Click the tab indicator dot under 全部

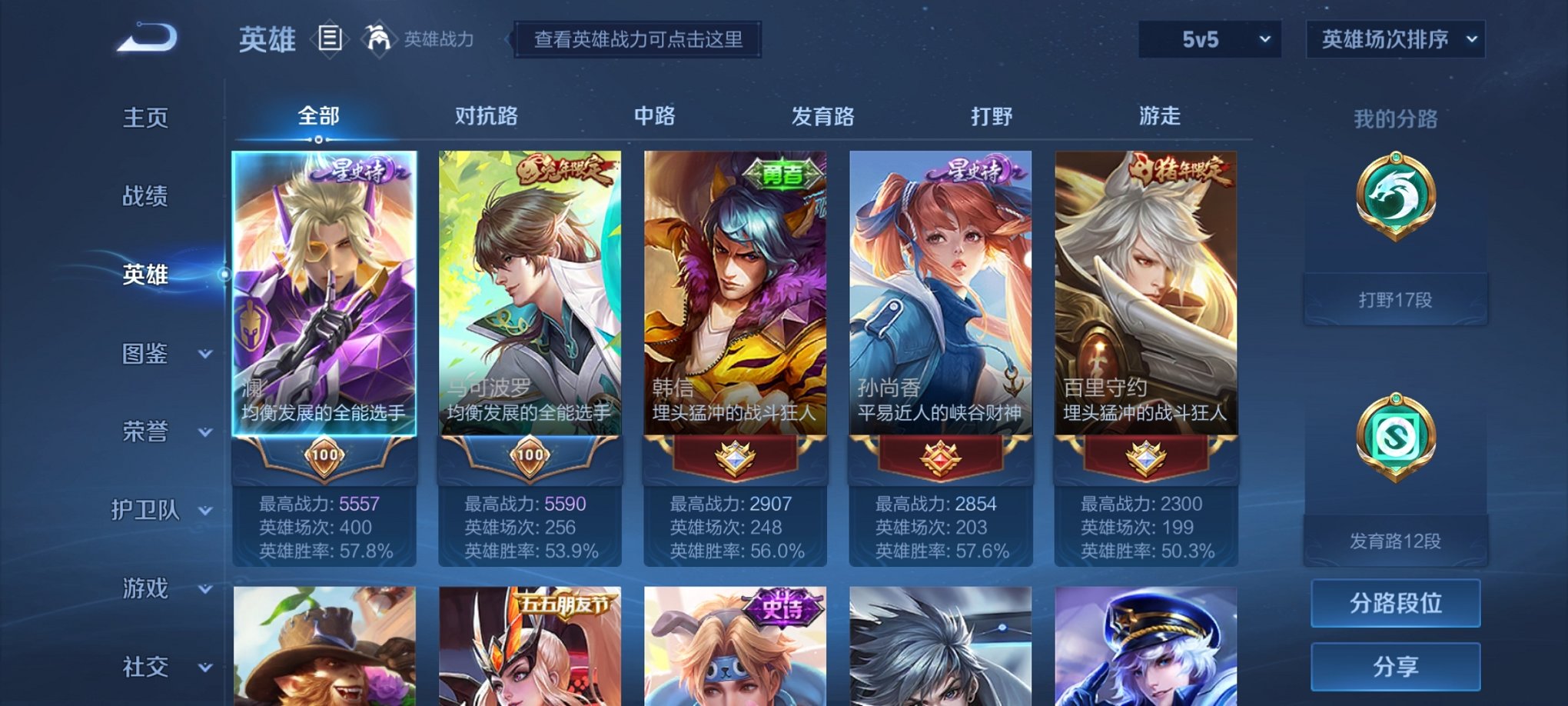point(319,138)
